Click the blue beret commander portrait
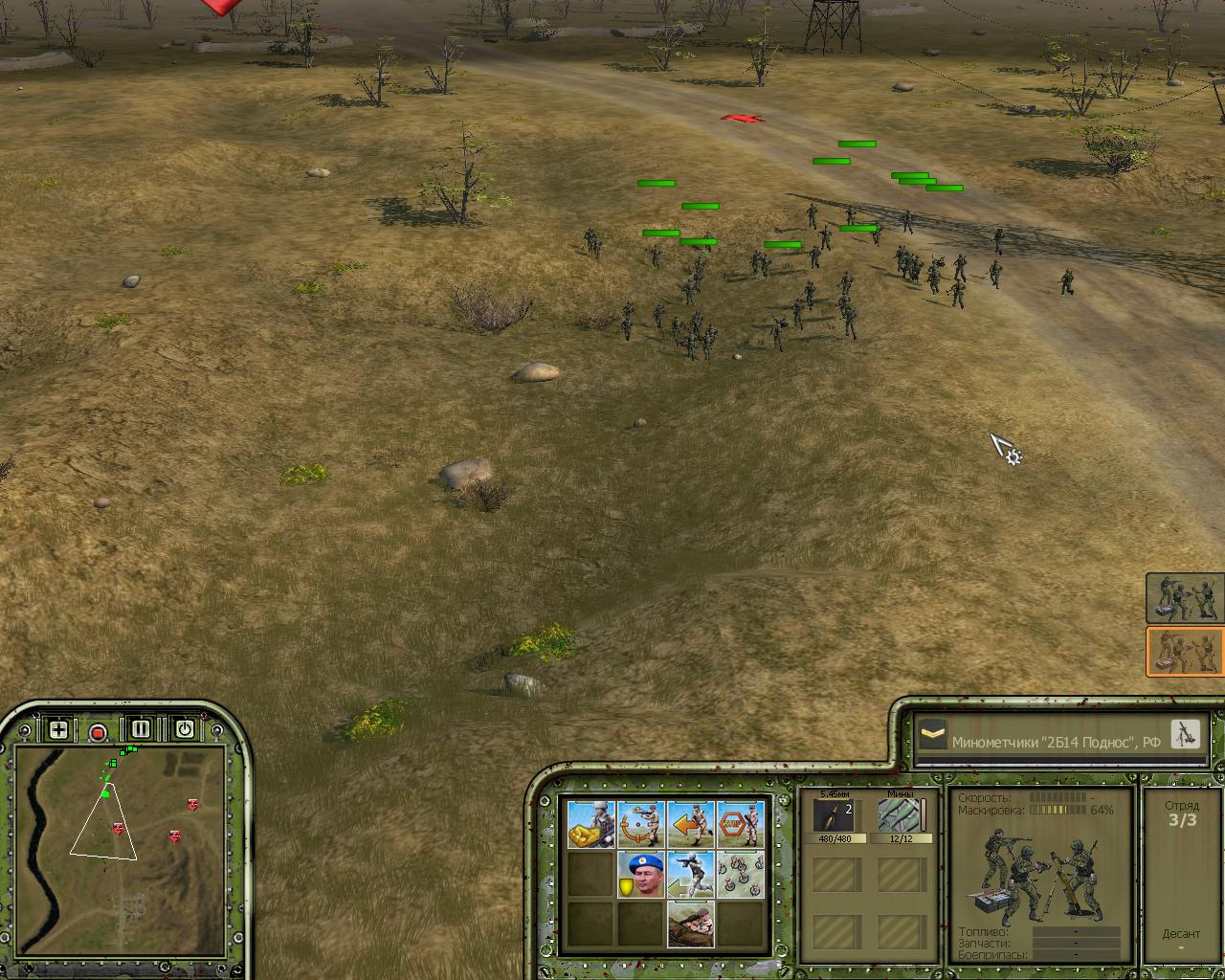The height and width of the screenshot is (980, 1225). 640,874
